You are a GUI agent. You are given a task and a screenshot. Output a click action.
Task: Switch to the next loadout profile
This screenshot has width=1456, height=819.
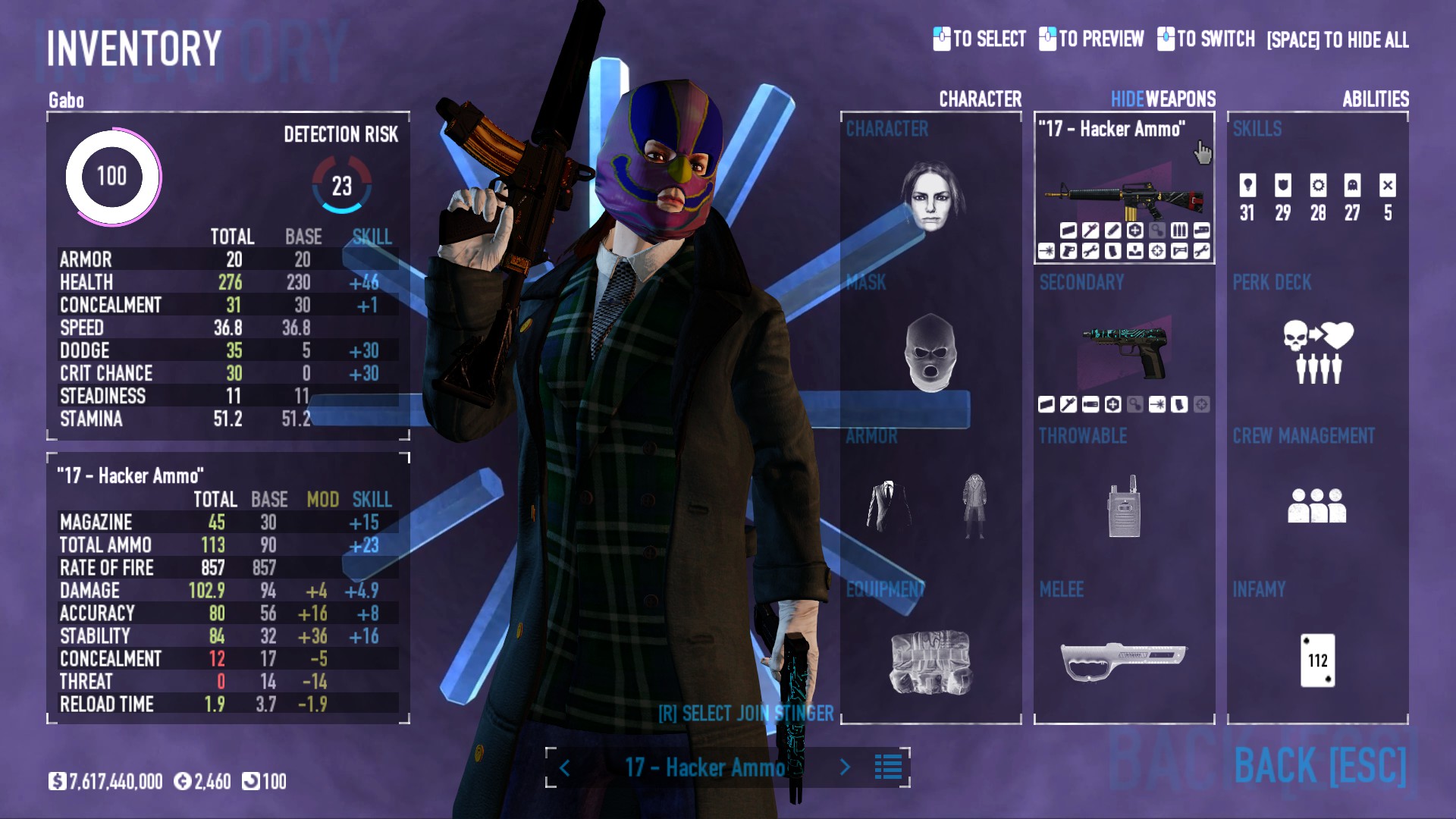(x=845, y=767)
